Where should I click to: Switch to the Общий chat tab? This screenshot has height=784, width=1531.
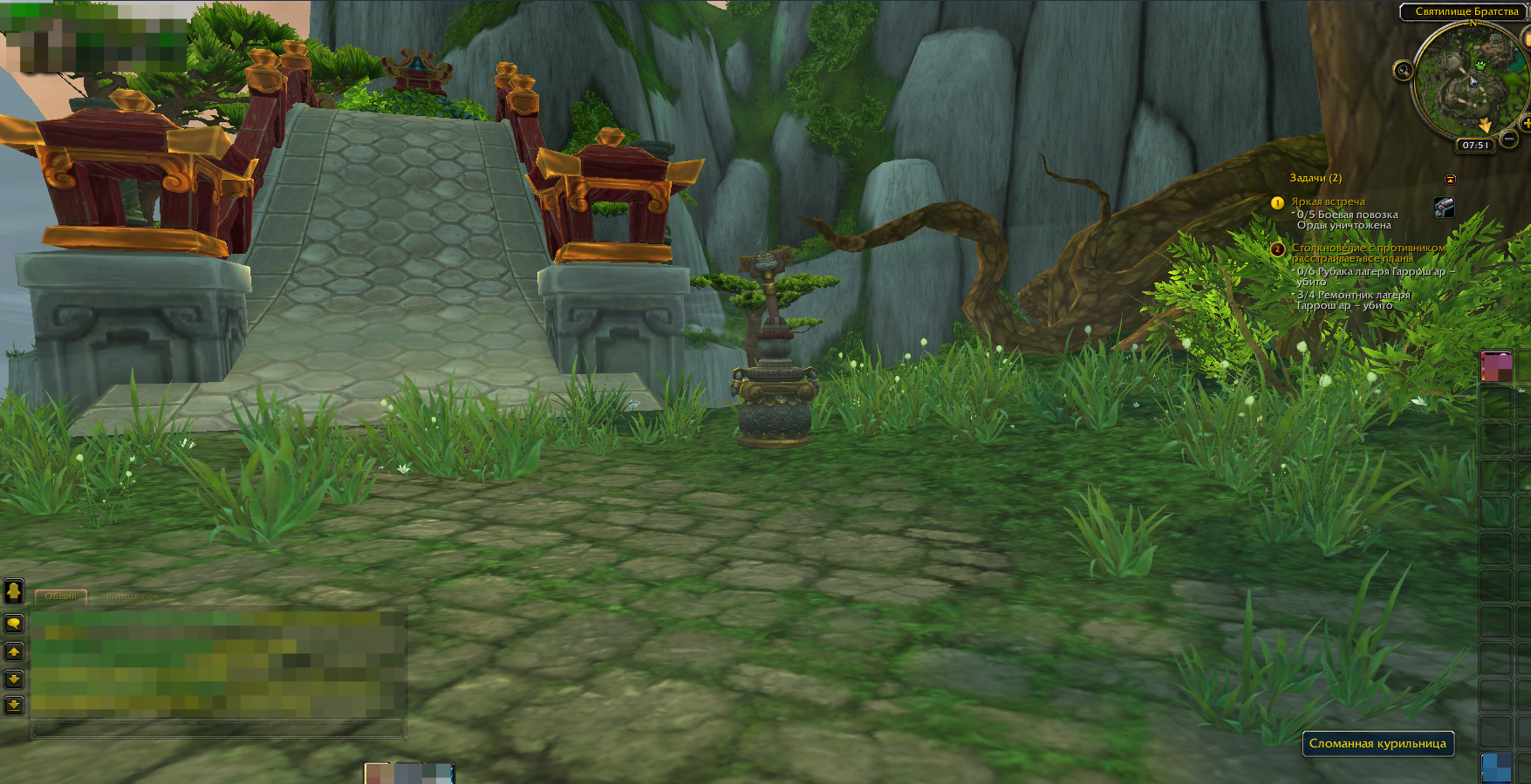tap(61, 597)
